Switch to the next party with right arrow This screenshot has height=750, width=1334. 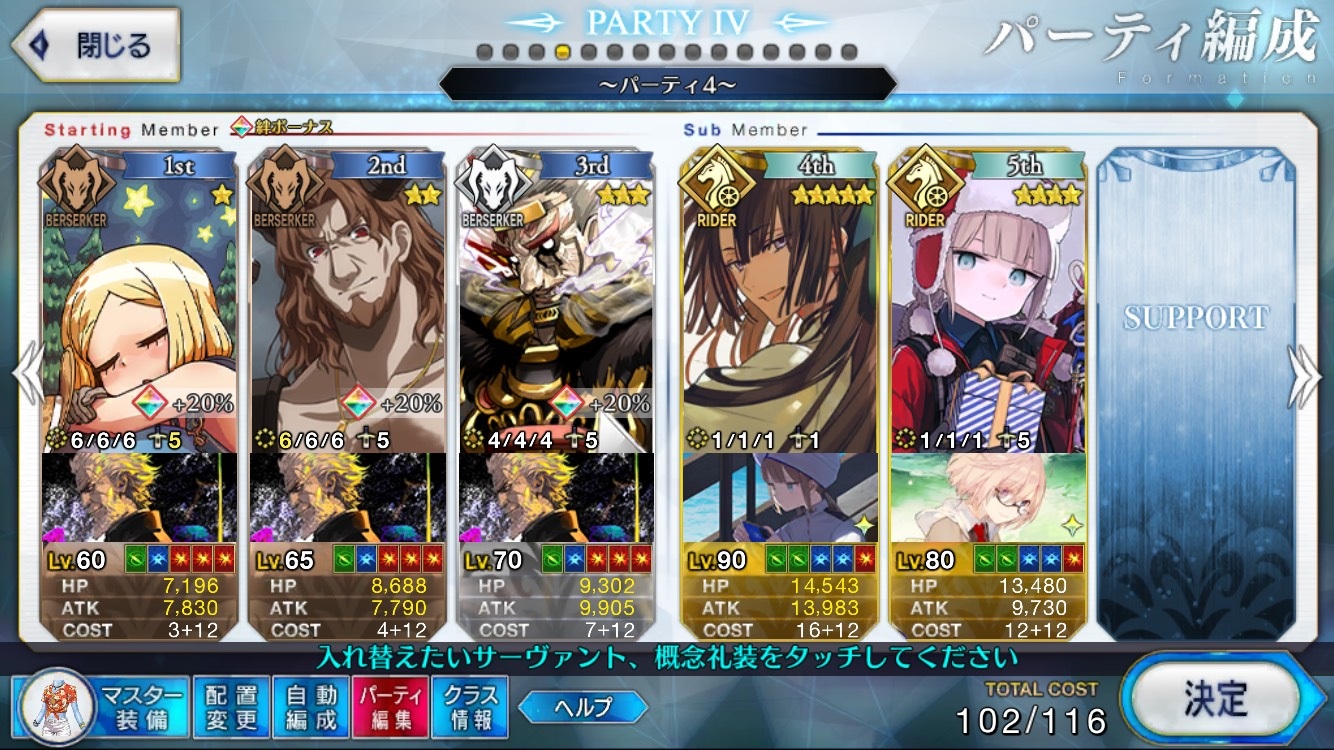coord(1305,377)
